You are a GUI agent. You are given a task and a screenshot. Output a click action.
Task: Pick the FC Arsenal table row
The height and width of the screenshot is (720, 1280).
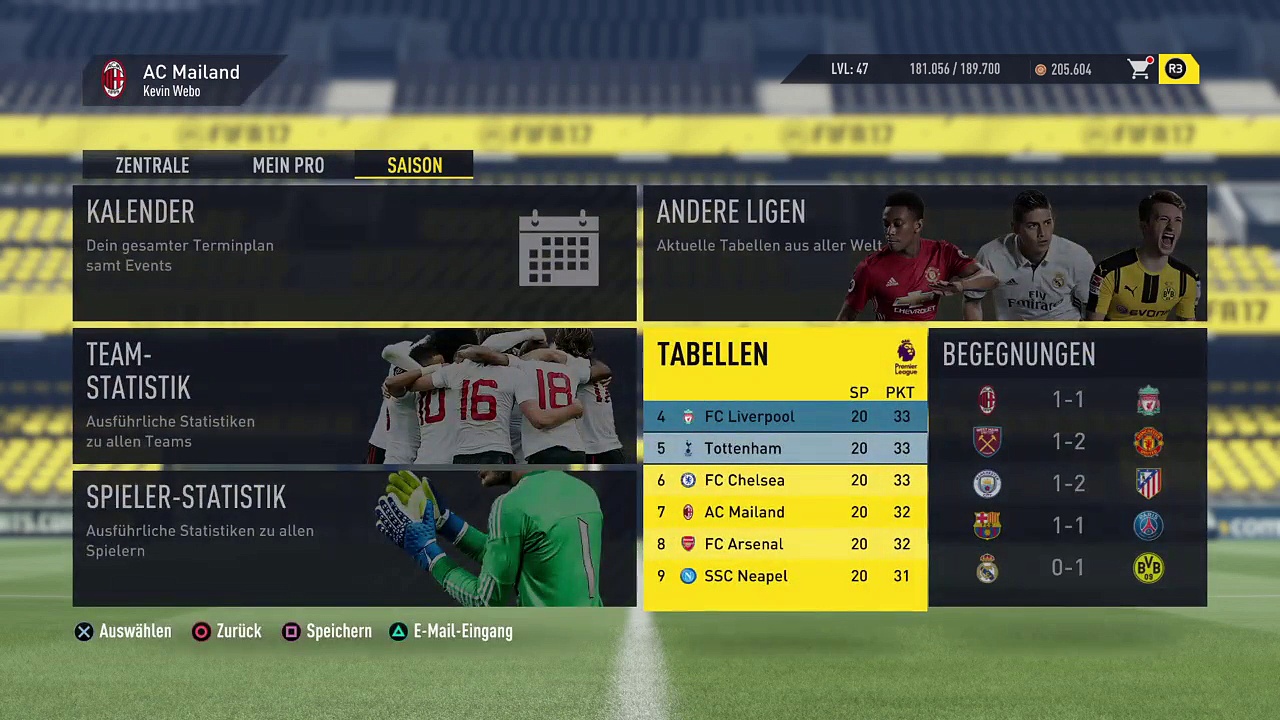(784, 545)
